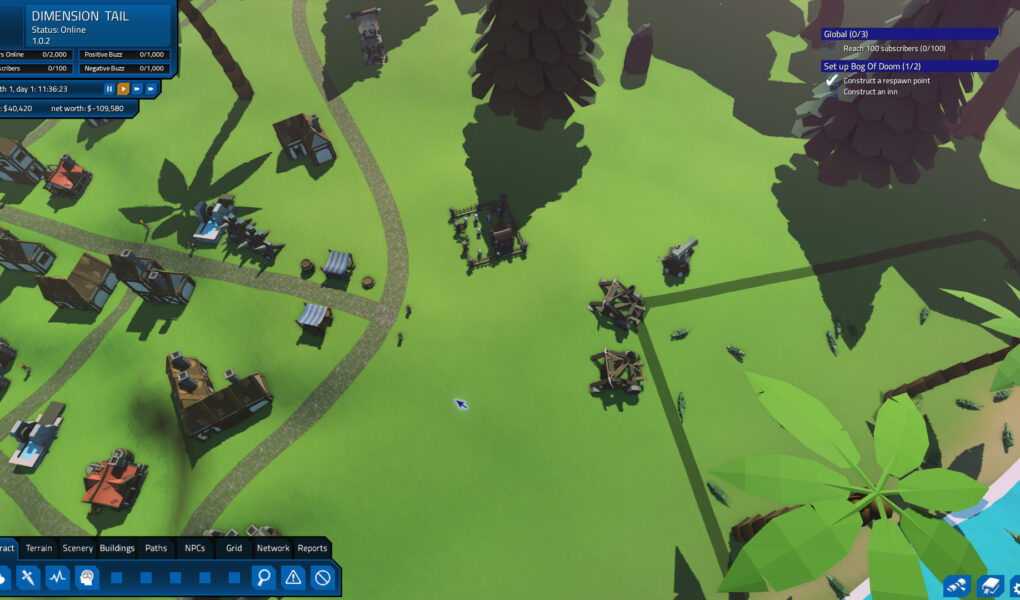Image resolution: width=1020 pixels, height=600 pixels.
Task: Open the Terrain tab
Action: tap(39, 548)
